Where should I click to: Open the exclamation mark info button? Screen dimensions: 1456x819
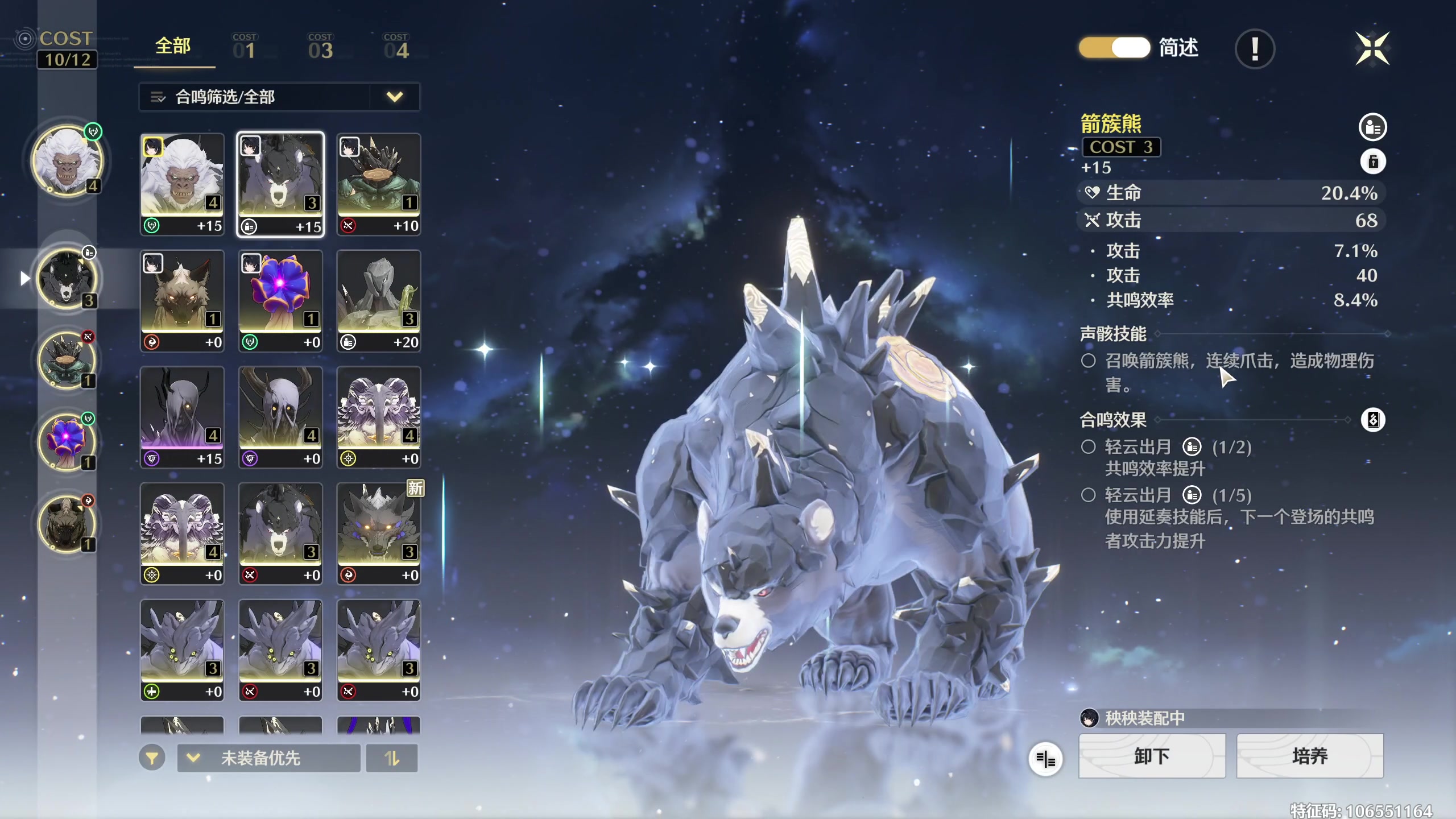click(x=1255, y=49)
